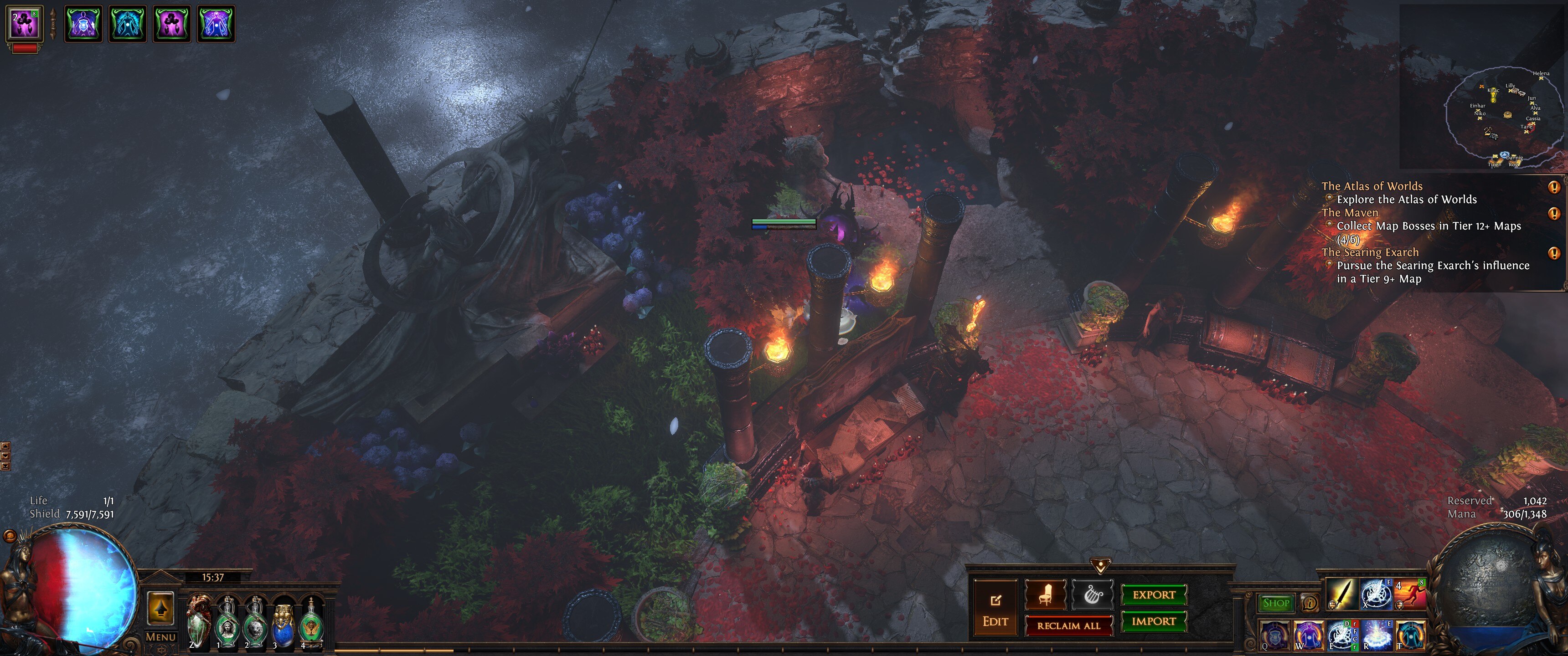This screenshot has width=1568, height=656.
Task: Open the Shop button
Action: click(1276, 603)
